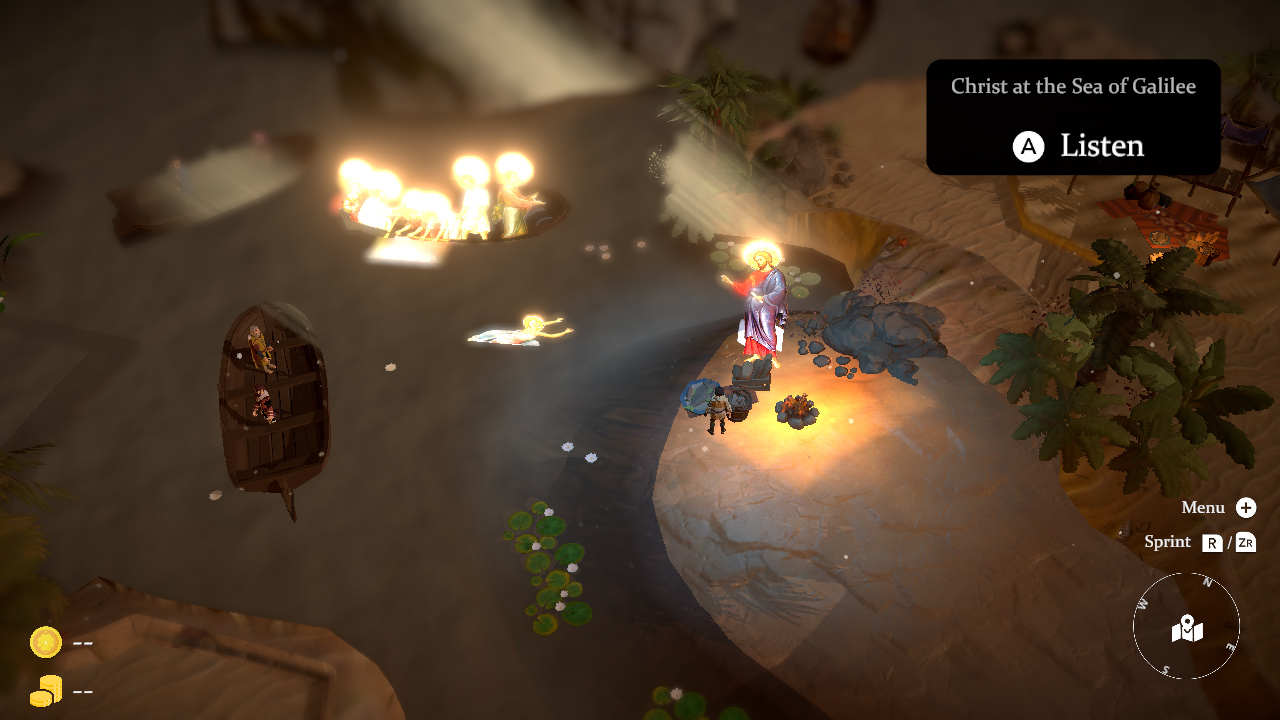Click the Sprint label text
This screenshot has height=720, width=1280.
click(x=1167, y=541)
